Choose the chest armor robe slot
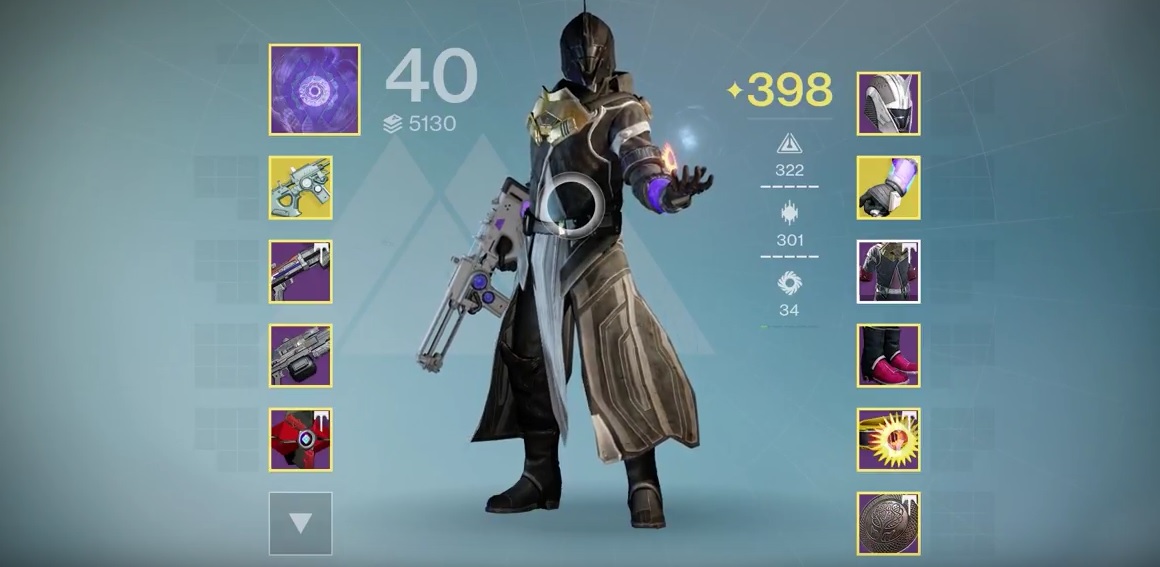The height and width of the screenshot is (567, 1160). (888, 271)
